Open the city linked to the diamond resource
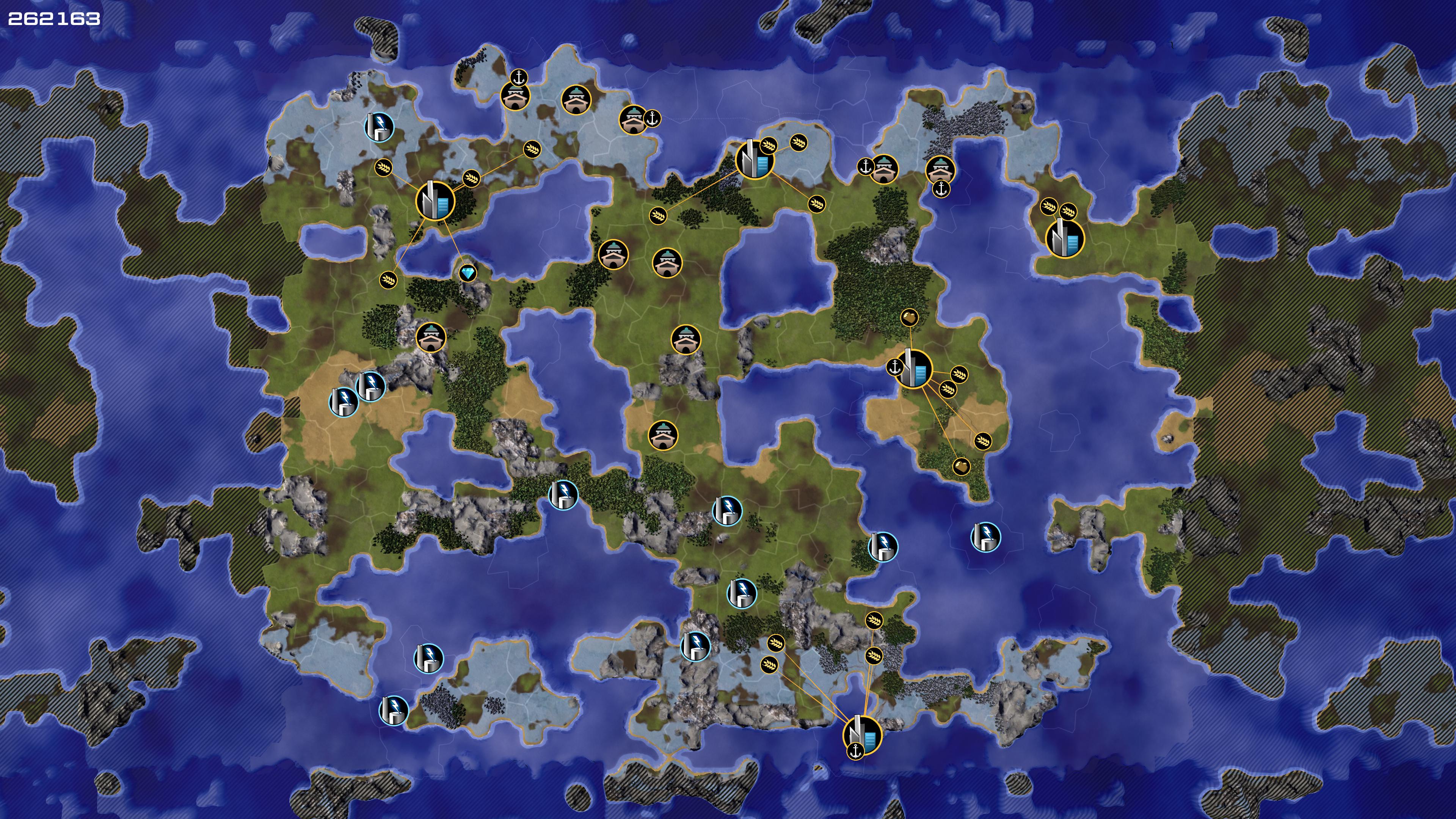Viewport: 1456px width, 819px height. coord(435,200)
